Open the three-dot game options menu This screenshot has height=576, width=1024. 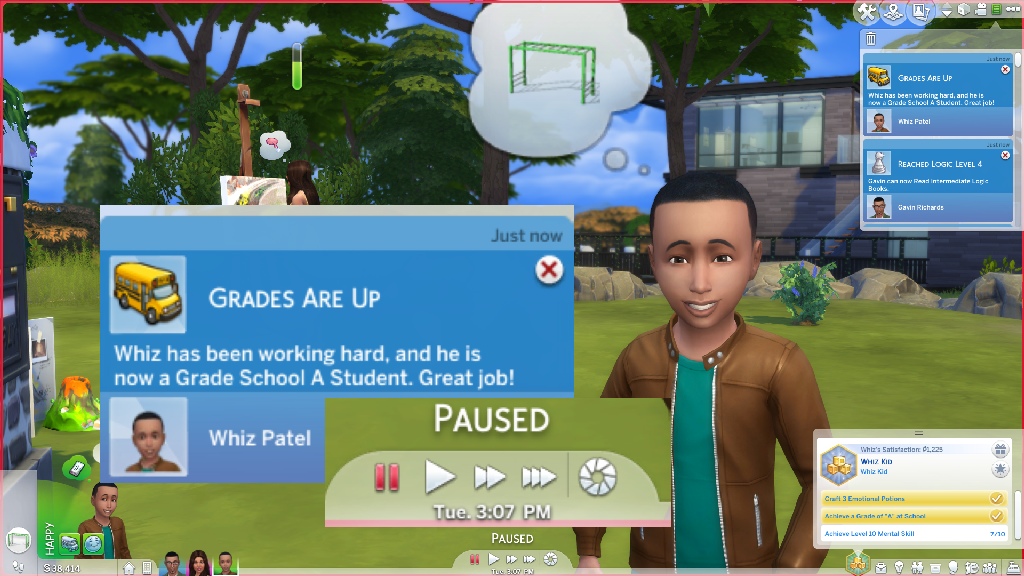click(x=1013, y=10)
